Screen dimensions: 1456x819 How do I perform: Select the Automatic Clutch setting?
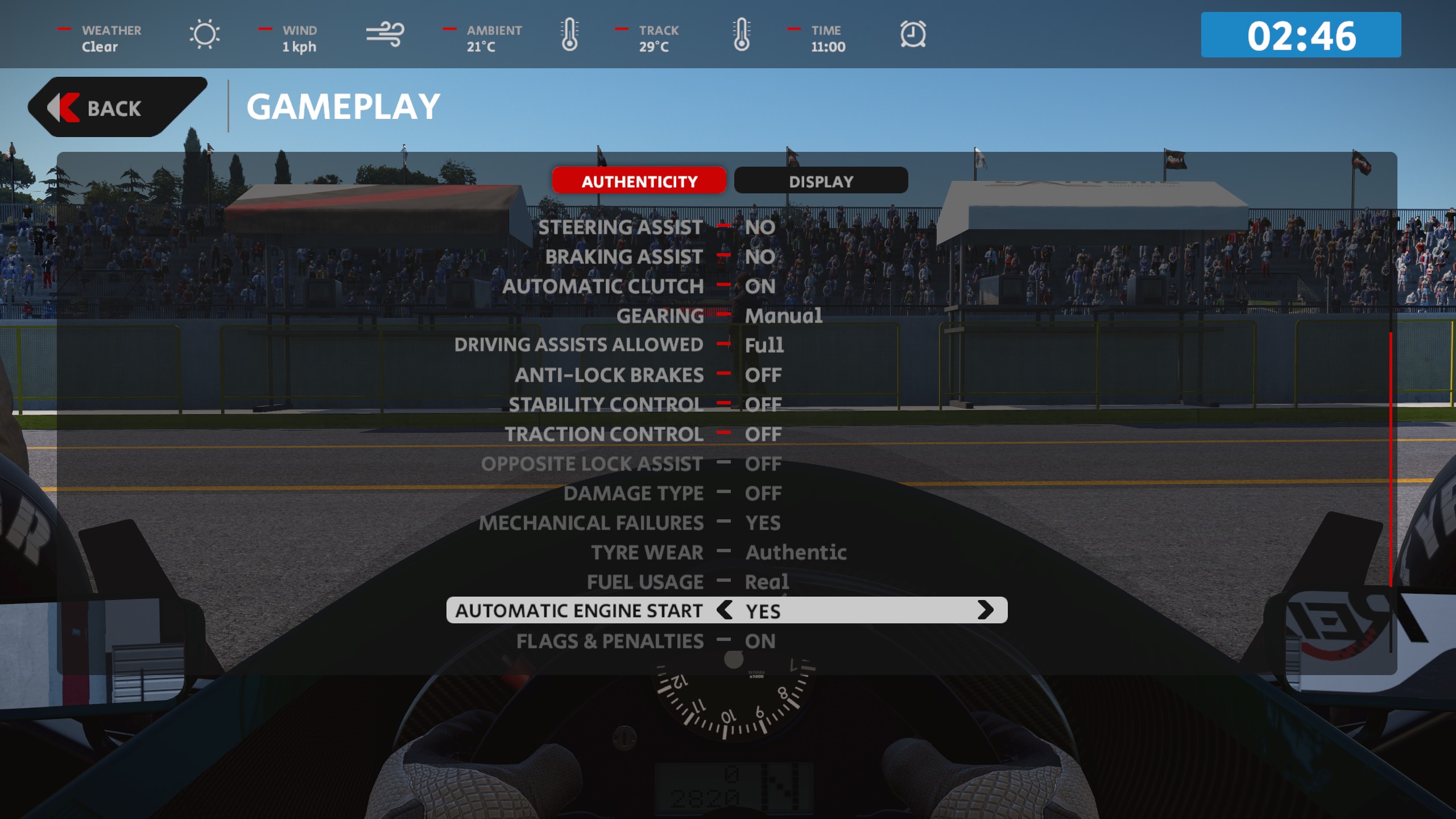[603, 287]
